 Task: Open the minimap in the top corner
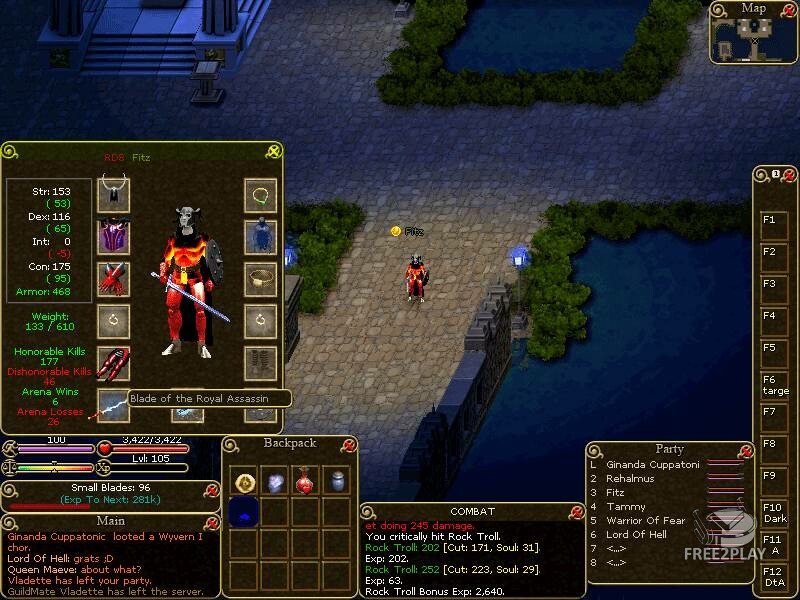click(x=753, y=39)
